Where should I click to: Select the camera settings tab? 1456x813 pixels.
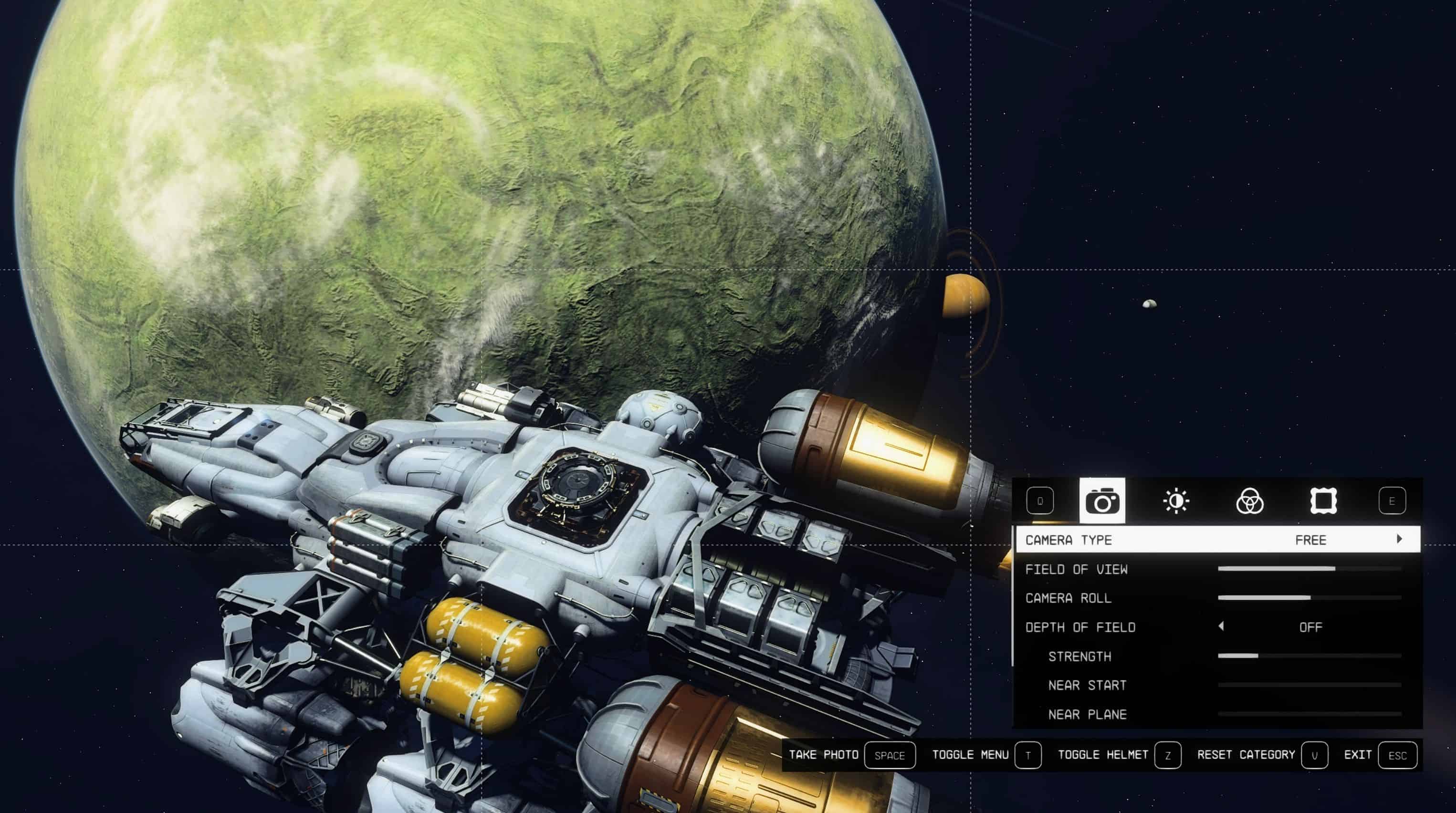[x=1101, y=500]
